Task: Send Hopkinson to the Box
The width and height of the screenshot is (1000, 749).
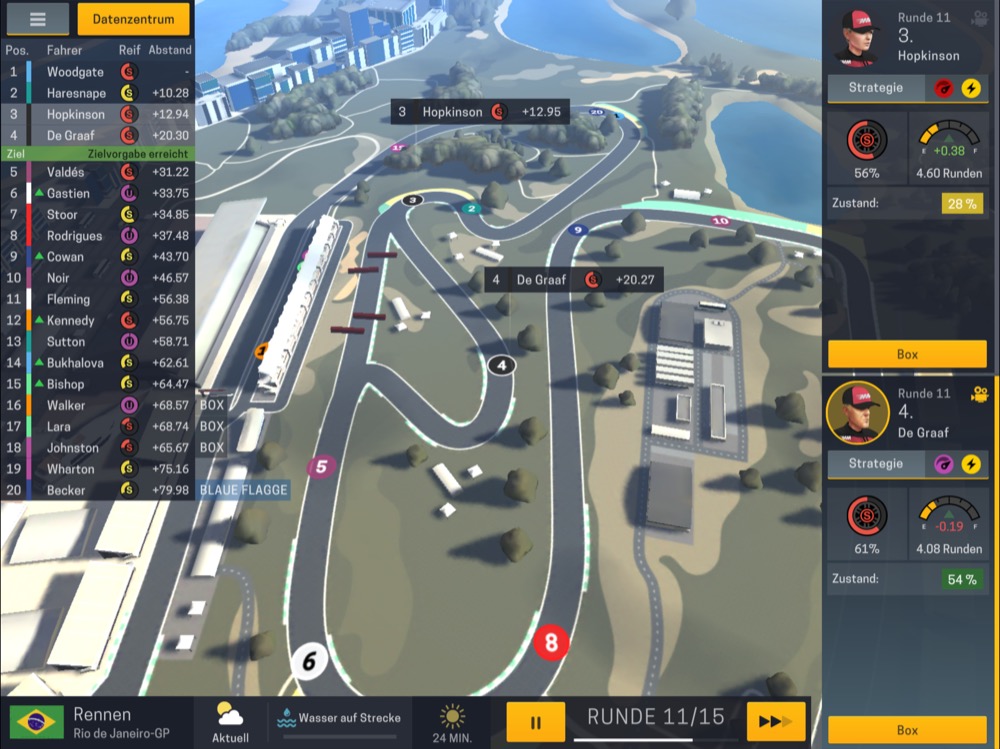Action: [907, 354]
